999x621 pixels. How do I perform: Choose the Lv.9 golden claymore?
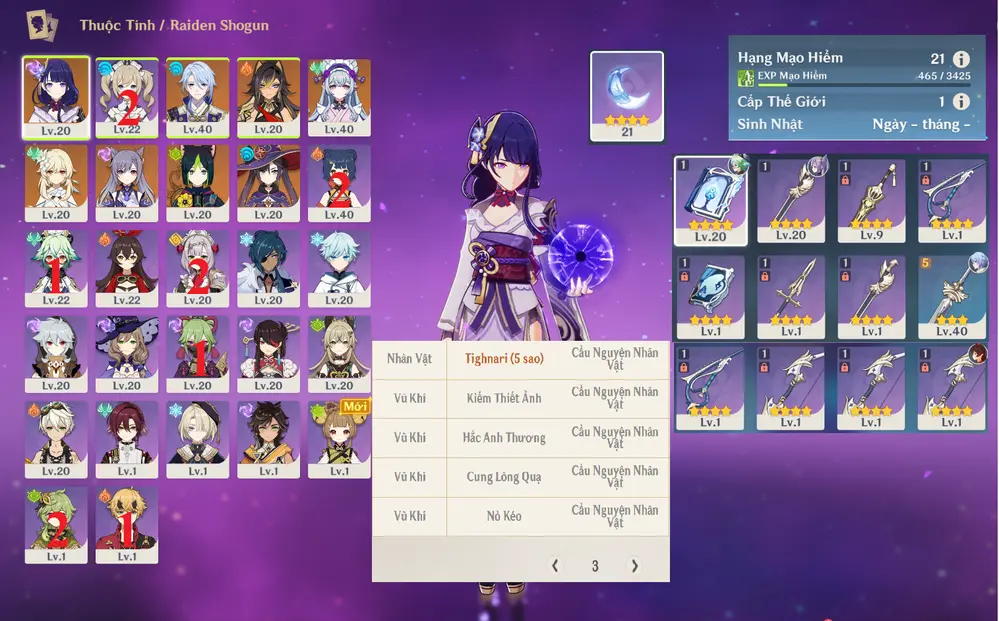click(871, 201)
